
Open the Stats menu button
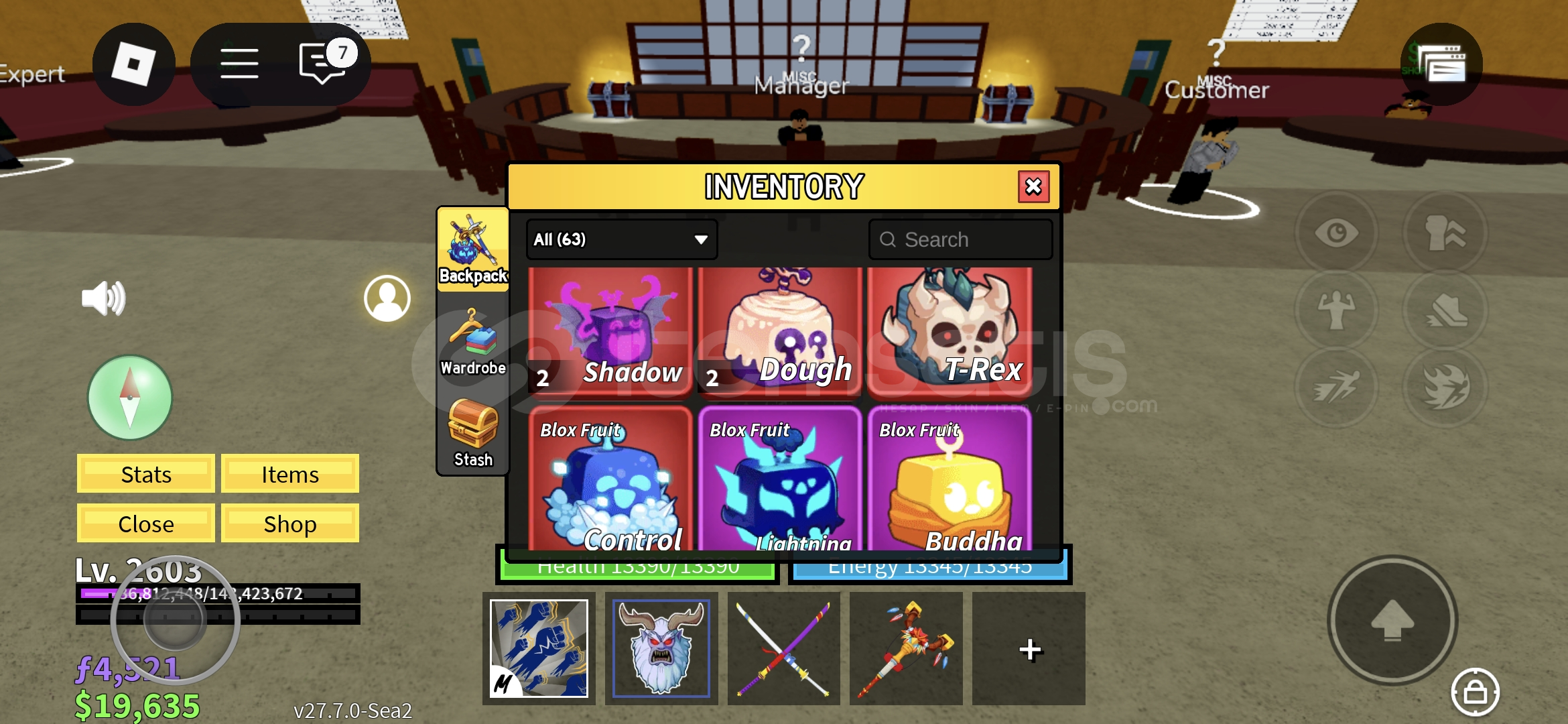pos(145,474)
